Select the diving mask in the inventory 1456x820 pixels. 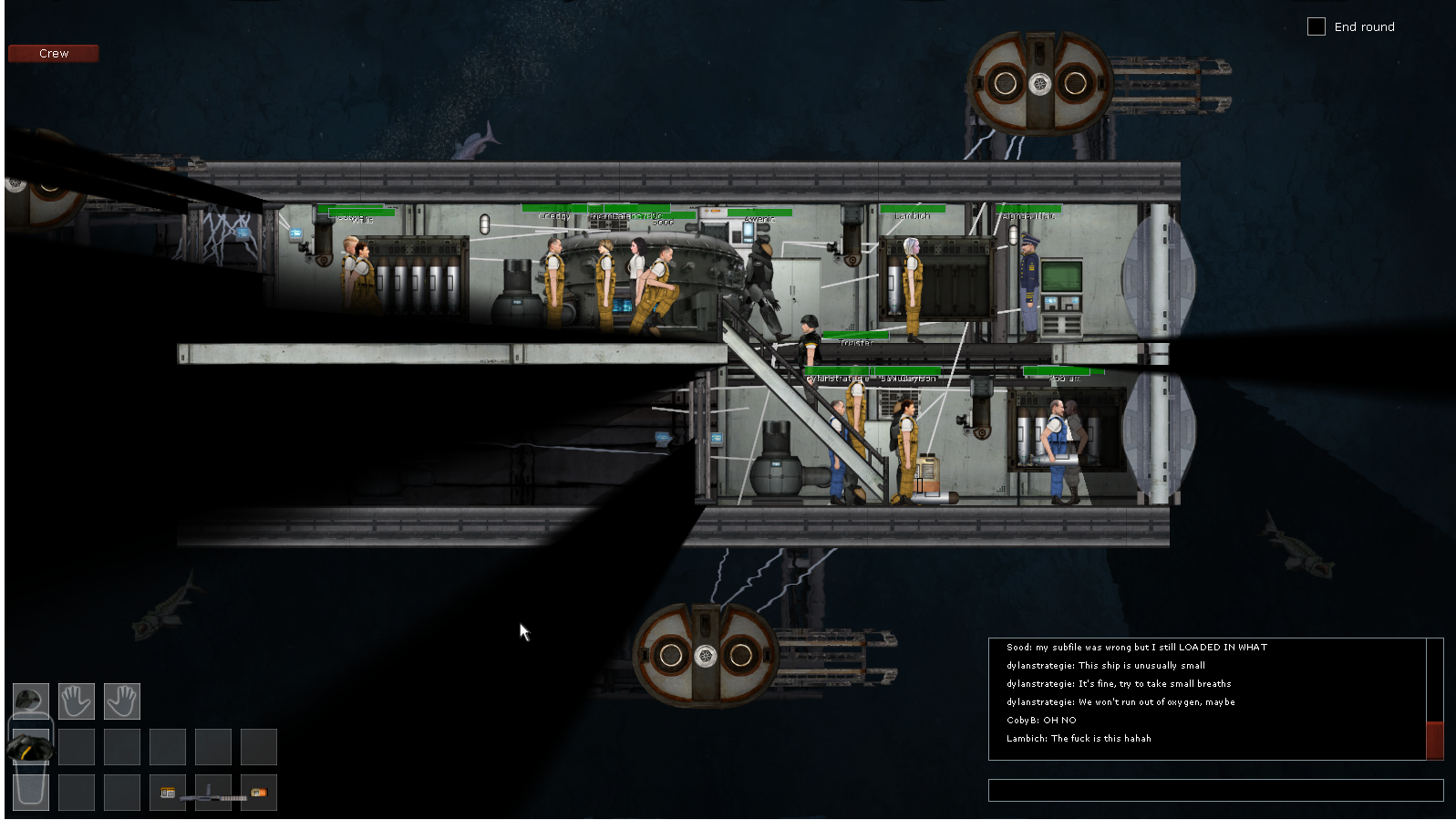pyautogui.click(x=32, y=748)
